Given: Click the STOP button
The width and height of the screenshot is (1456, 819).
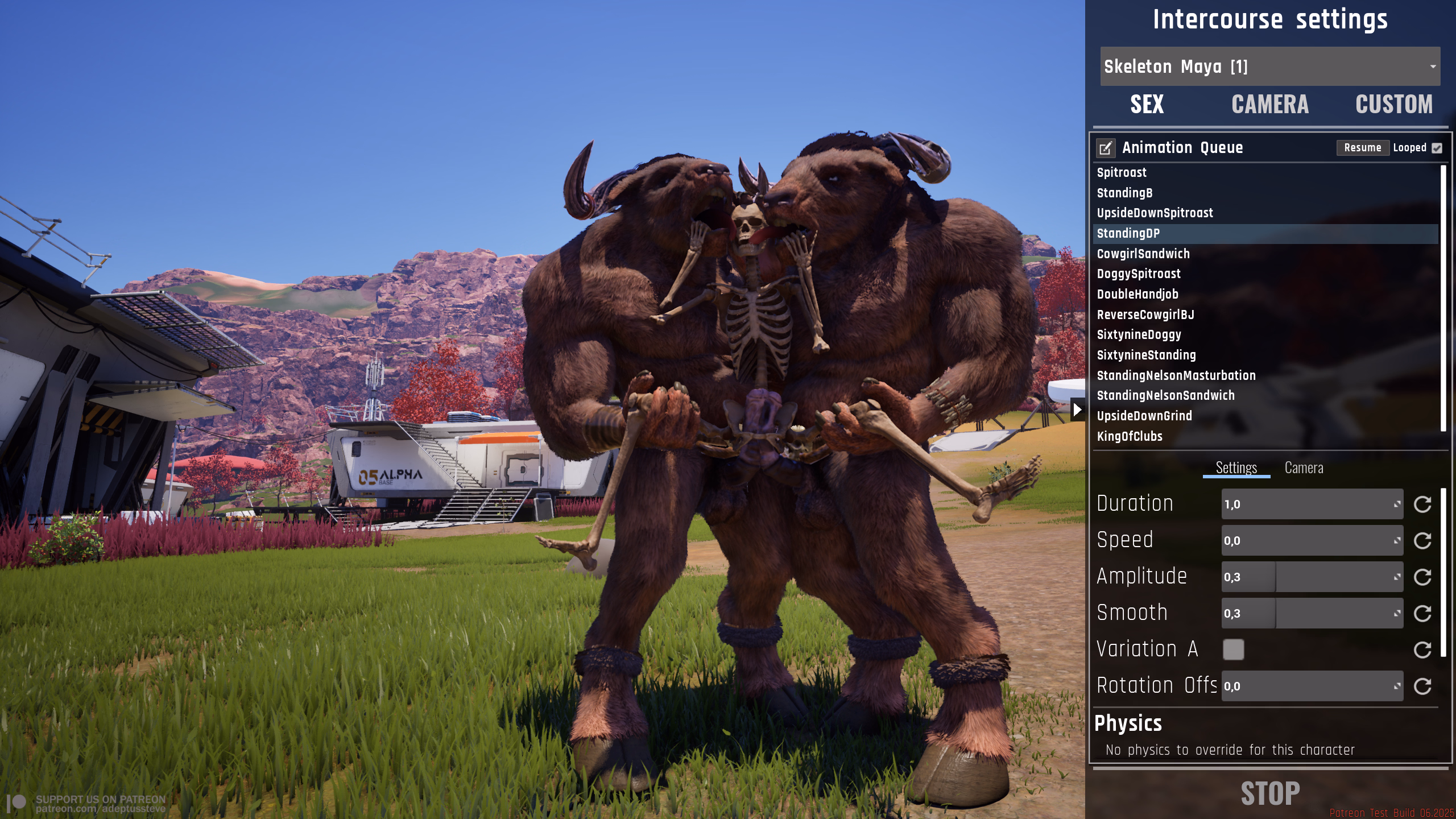Looking at the screenshot, I should (x=1270, y=793).
